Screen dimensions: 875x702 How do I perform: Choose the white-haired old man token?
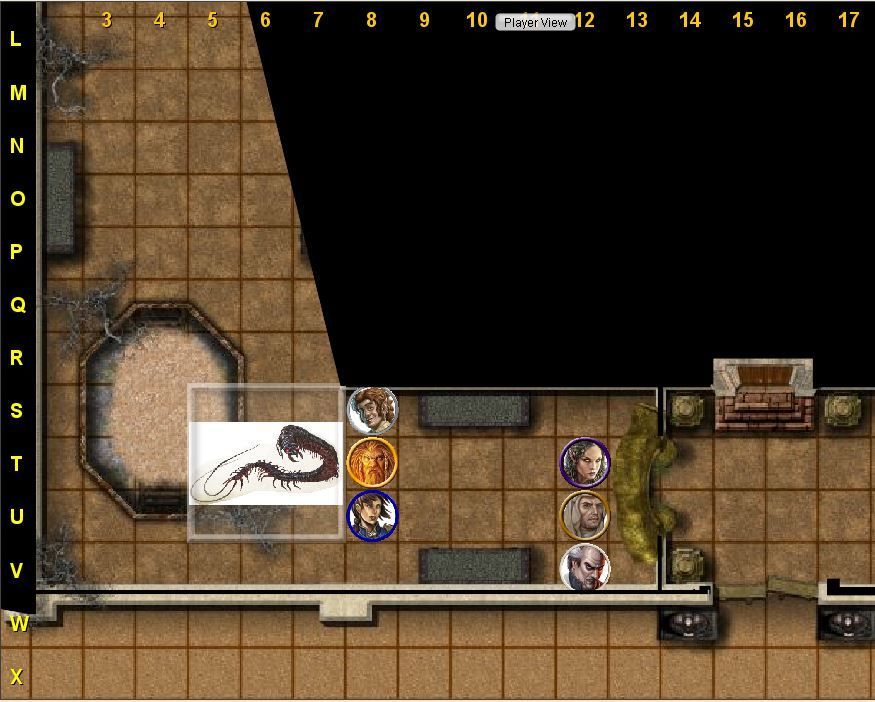click(x=585, y=569)
